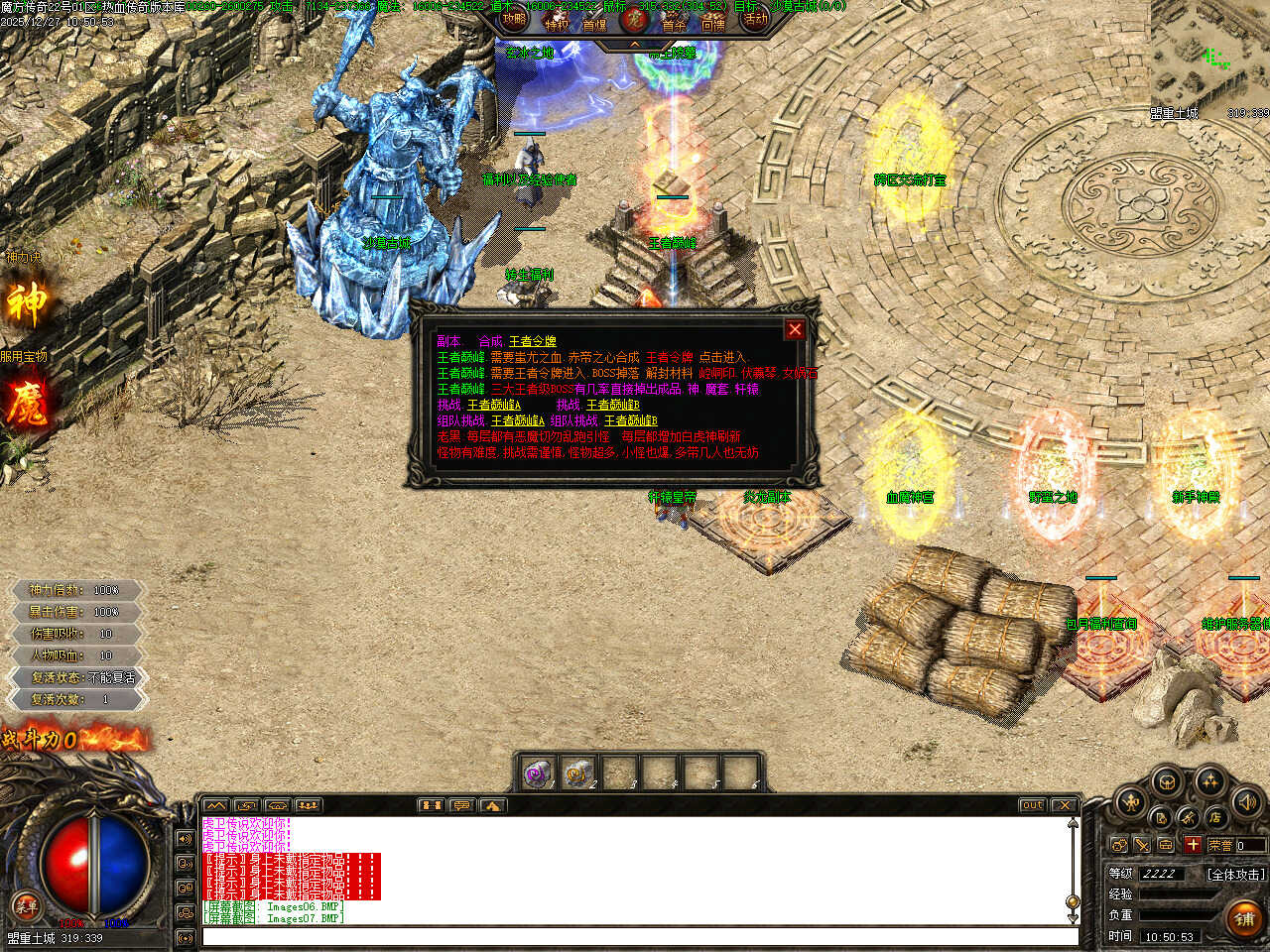This screenshot has height=952, width=1270.
Task: Open the orange 铺 shop button
Action: coord(1244,918)
